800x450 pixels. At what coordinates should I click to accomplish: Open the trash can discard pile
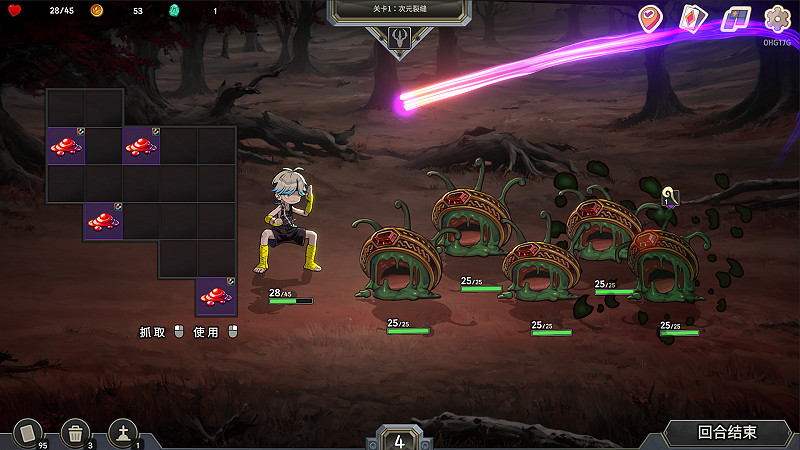[76, 433]
